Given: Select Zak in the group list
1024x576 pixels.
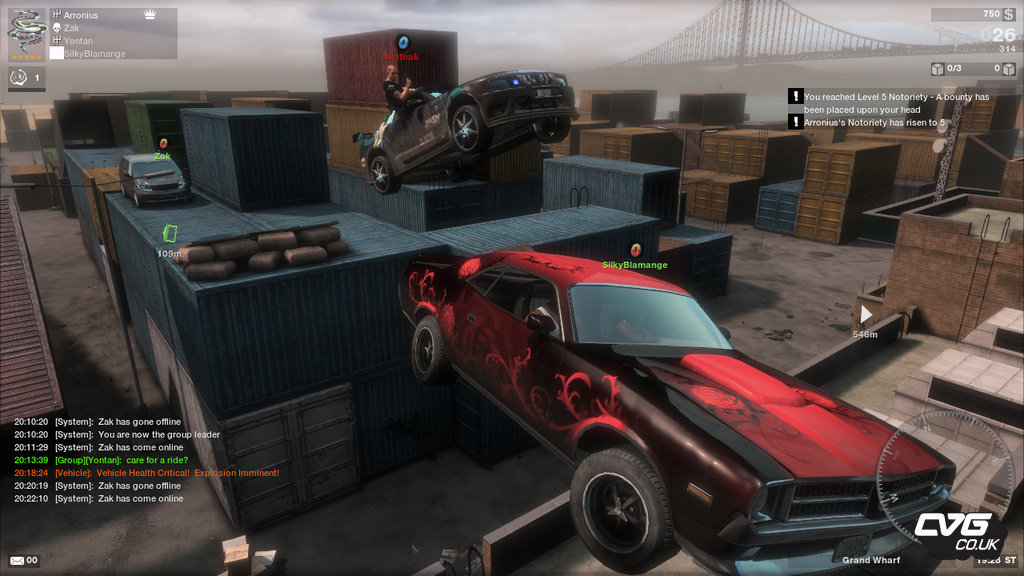Looking at the screenshot, I should coord(72,29).
